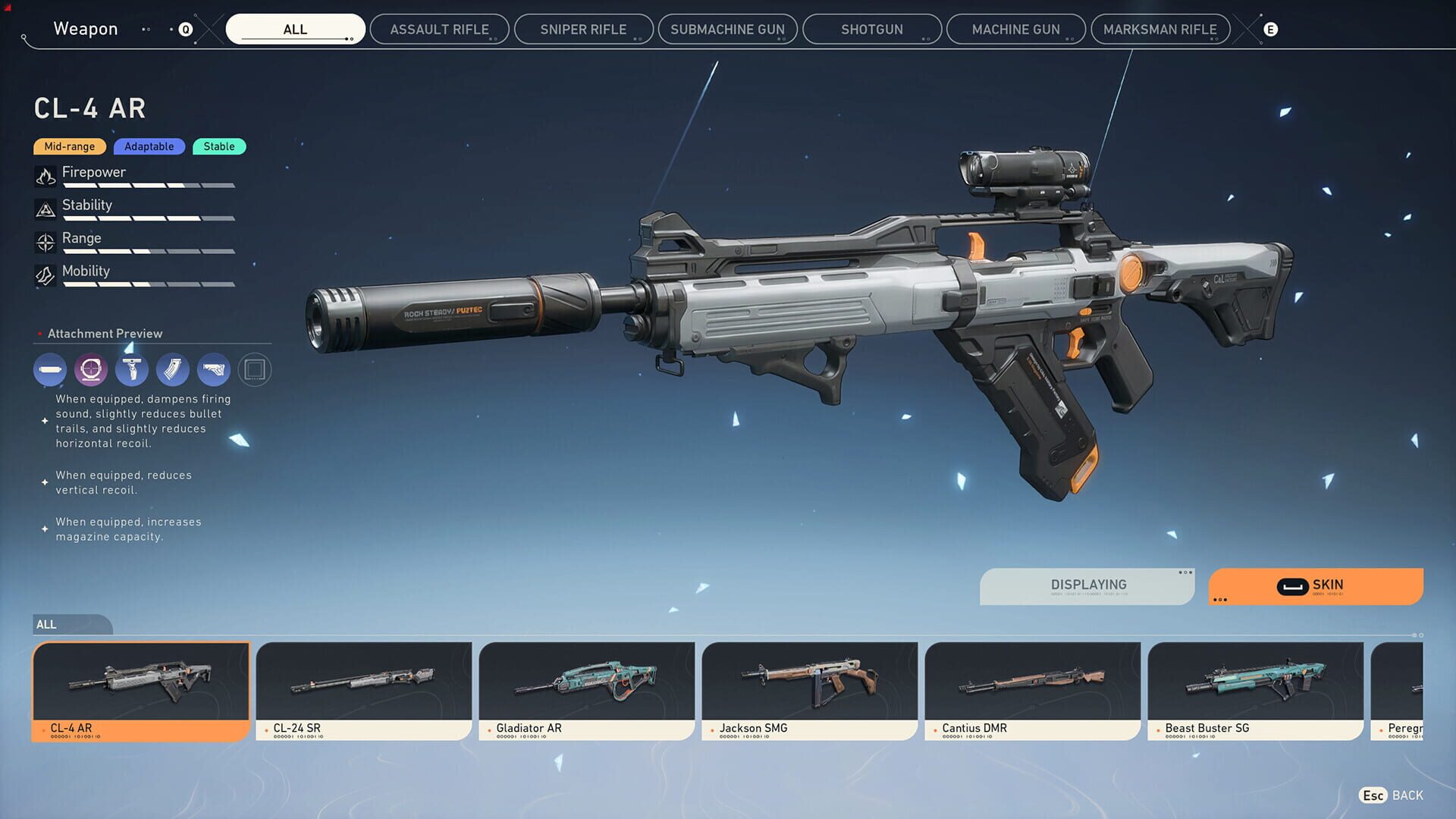1456x819 pixels.
Task: Toggle the Stable weapon tag
Action: (219, 146)
